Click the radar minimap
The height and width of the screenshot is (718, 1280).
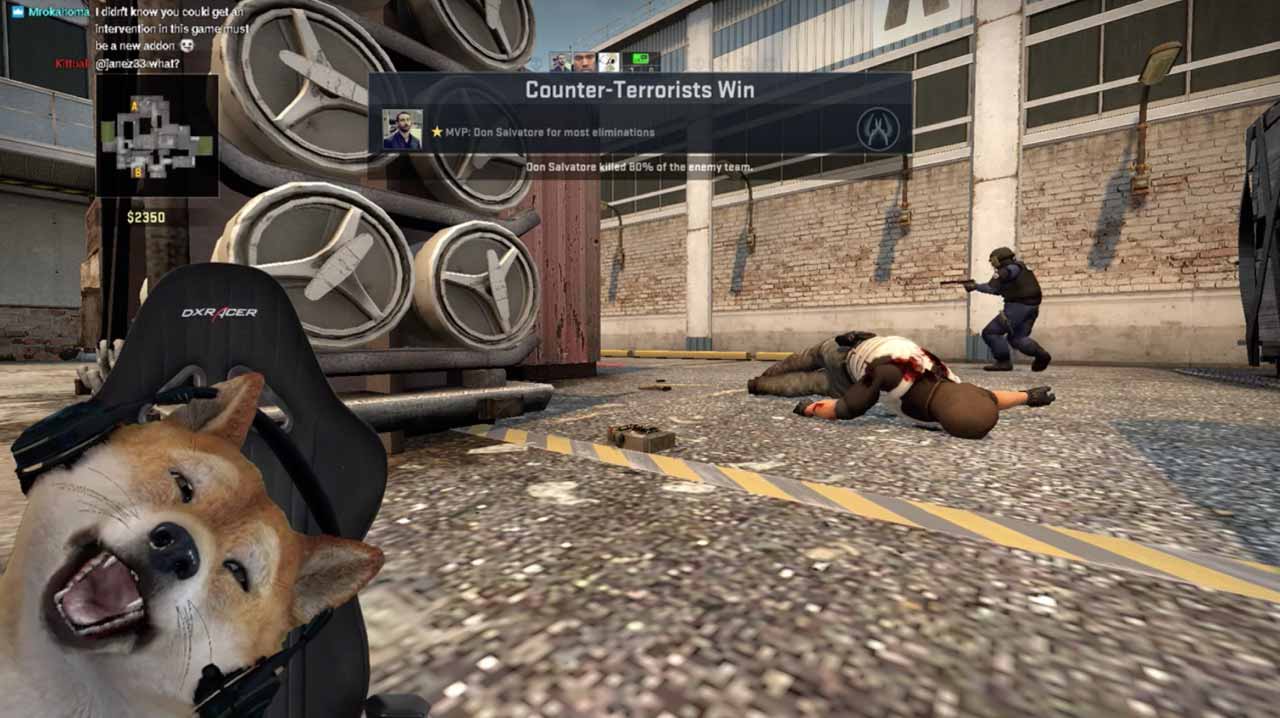[x=157, y=135]
